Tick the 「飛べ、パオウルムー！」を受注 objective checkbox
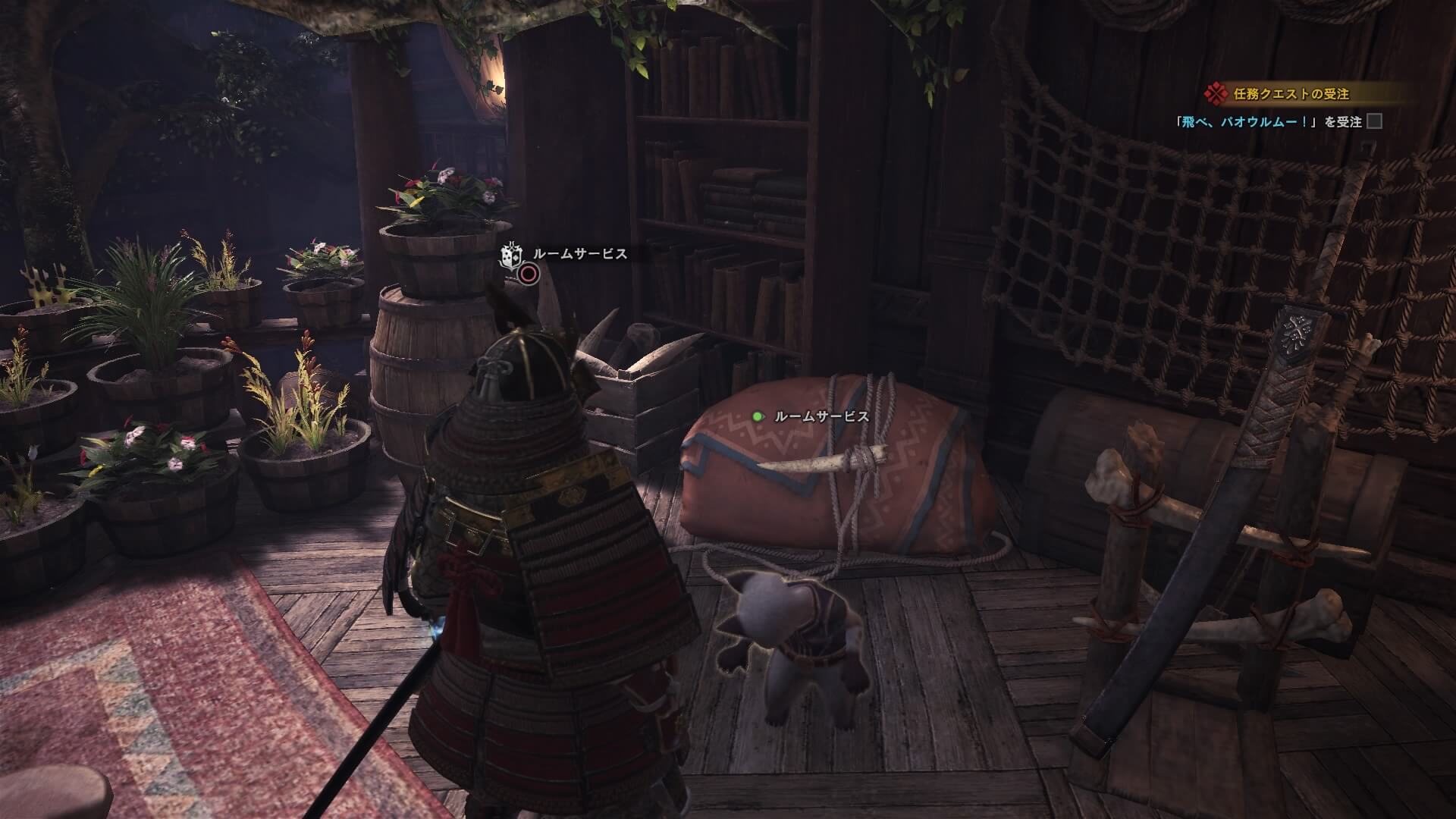1456x819 pixels. point(1374,121)
